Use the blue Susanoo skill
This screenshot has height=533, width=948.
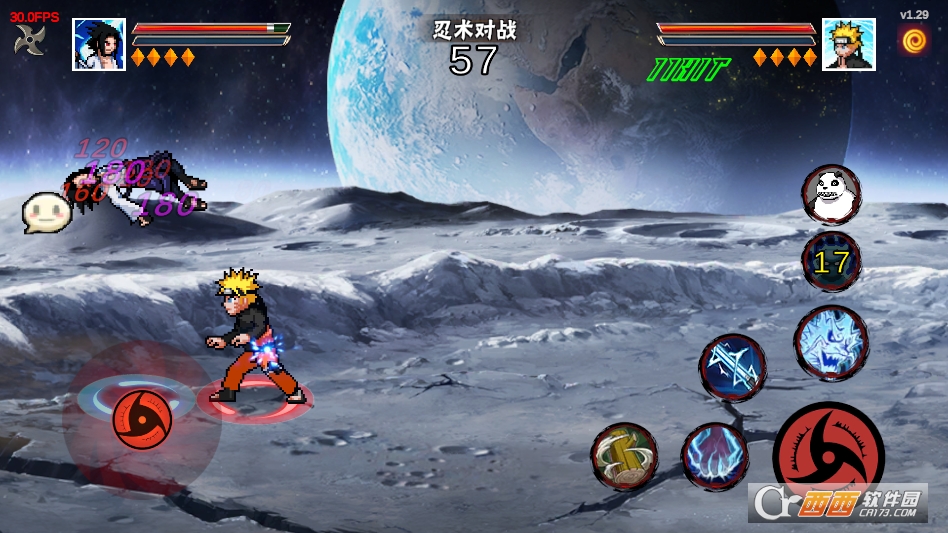[x=831, y=342]
